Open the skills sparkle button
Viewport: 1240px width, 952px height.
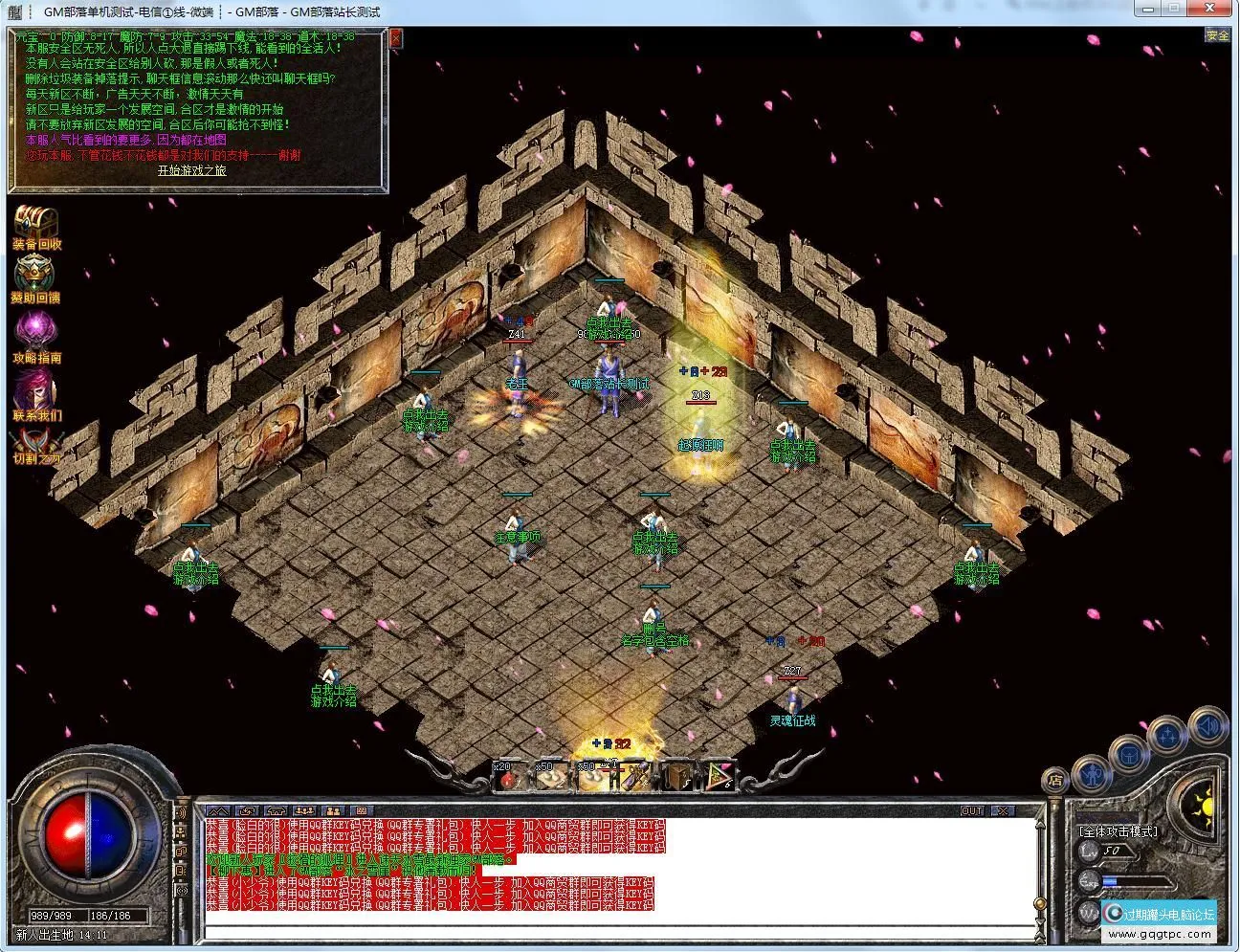pyautogui.click(x=1168, y=736)
